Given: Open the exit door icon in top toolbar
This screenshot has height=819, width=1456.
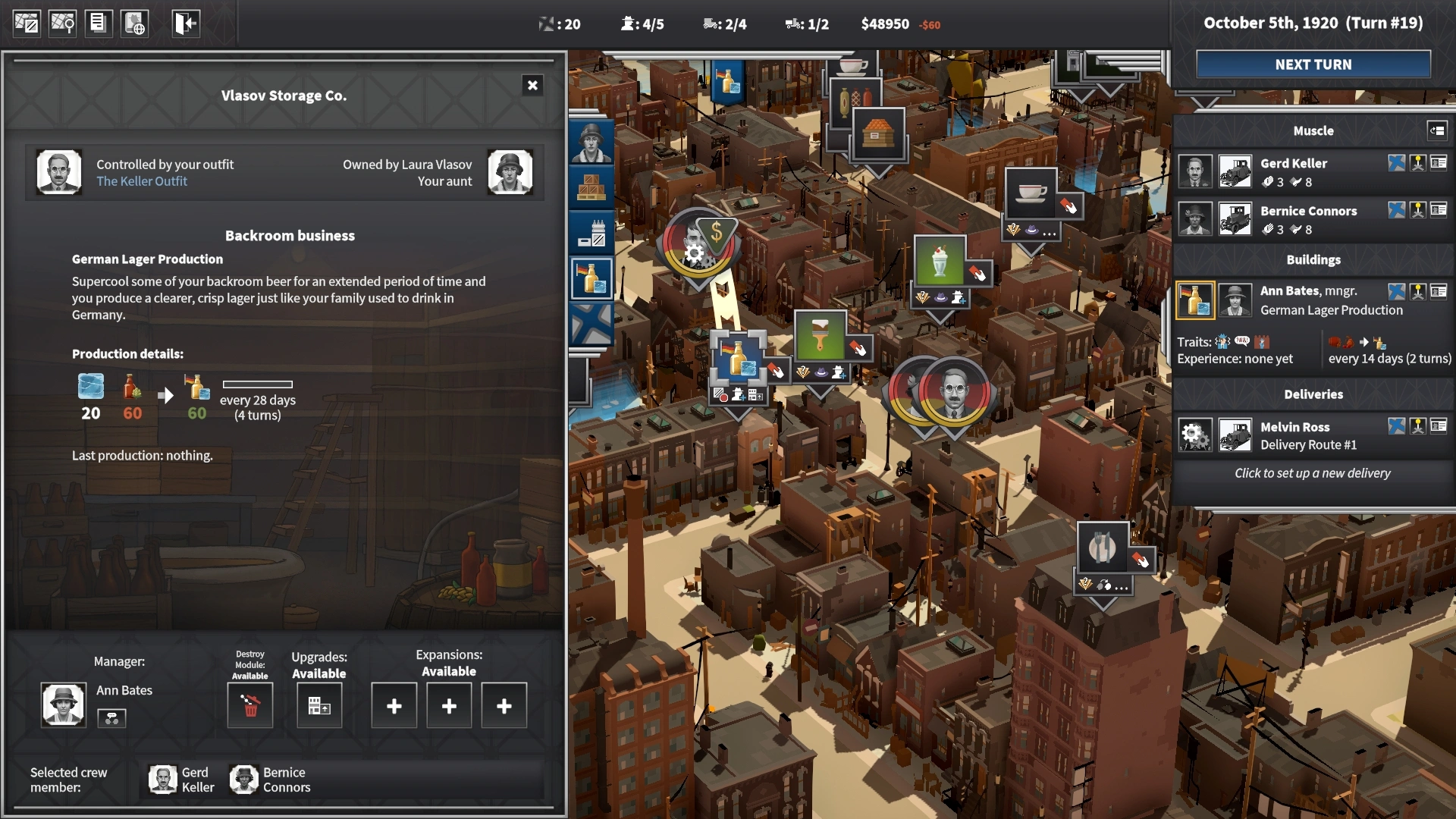Looking at the screenshot, I should coord(185,24).
